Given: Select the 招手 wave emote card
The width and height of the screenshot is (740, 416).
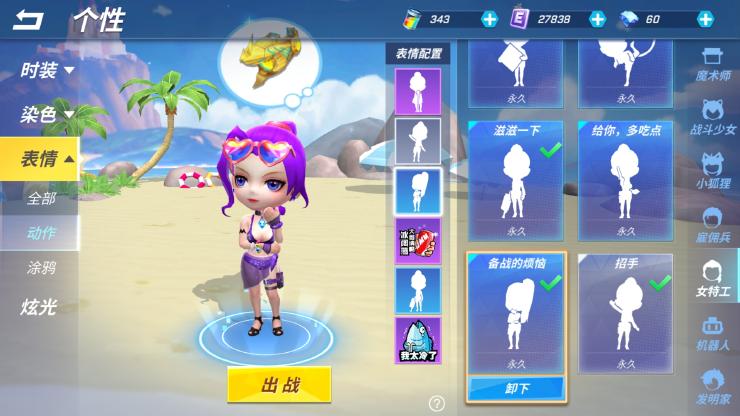Looking at the screenshot, I should (x=626, y=312).
